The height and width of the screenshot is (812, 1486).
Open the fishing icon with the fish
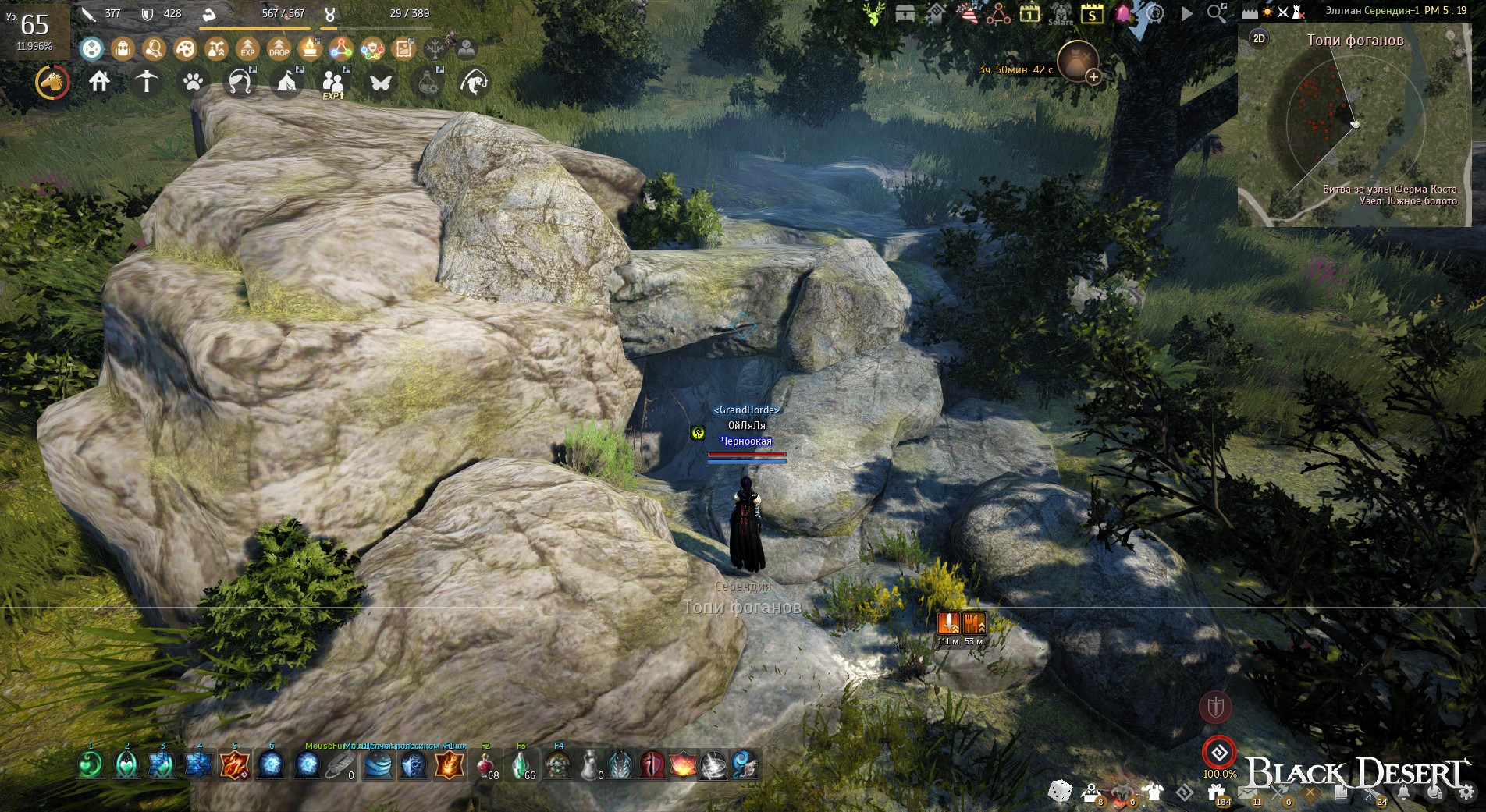[474, 82]
